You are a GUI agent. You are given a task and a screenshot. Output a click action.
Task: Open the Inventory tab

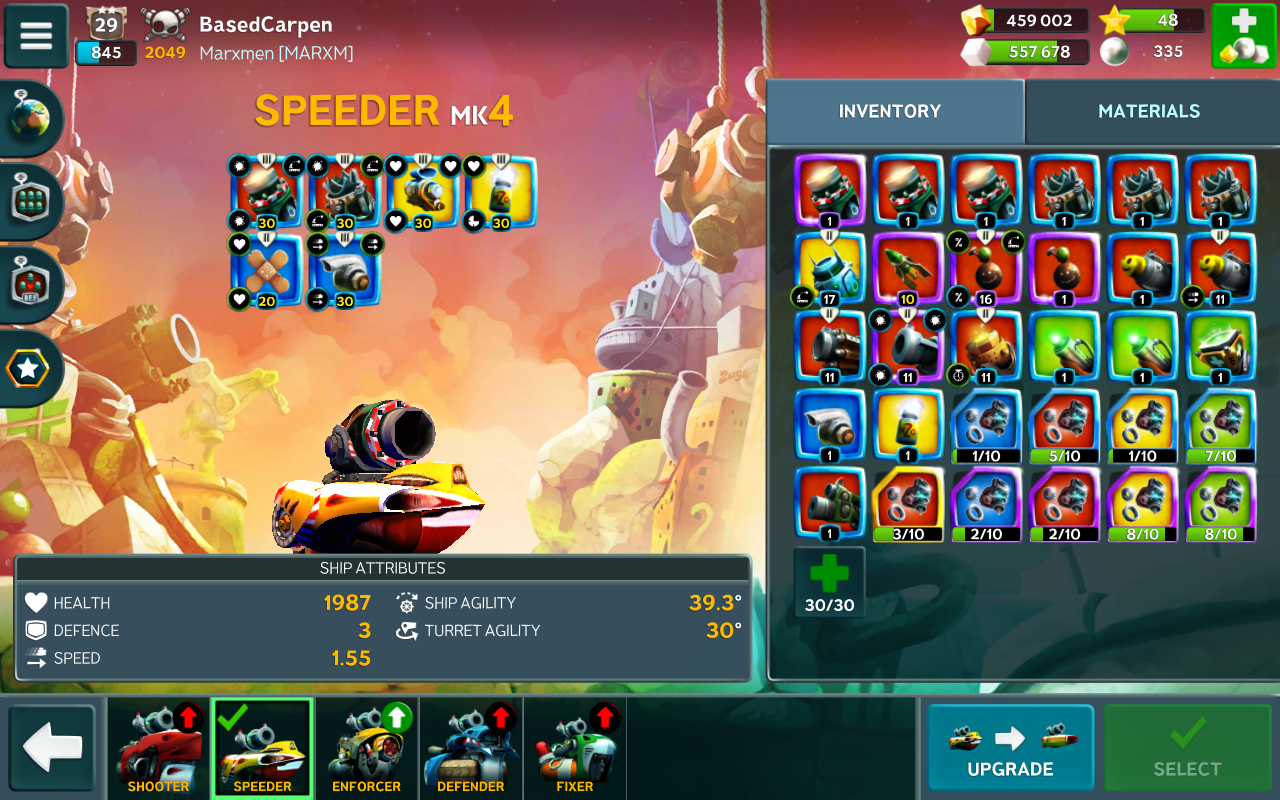[x=890, y=111]
